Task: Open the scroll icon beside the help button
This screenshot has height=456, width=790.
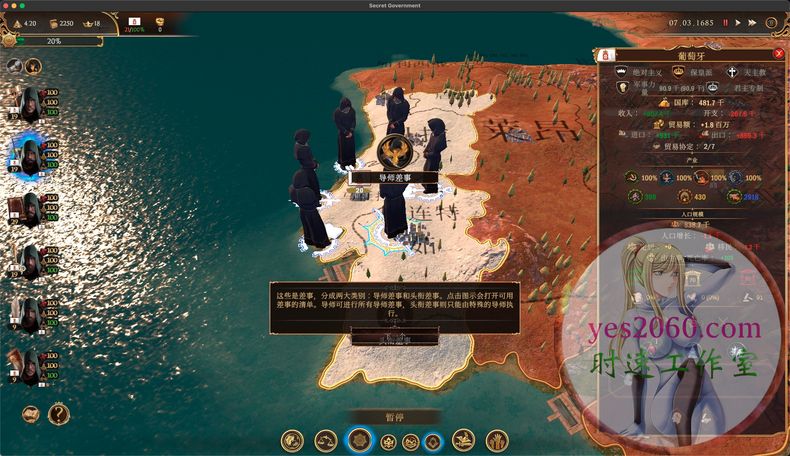Action: 31,413
